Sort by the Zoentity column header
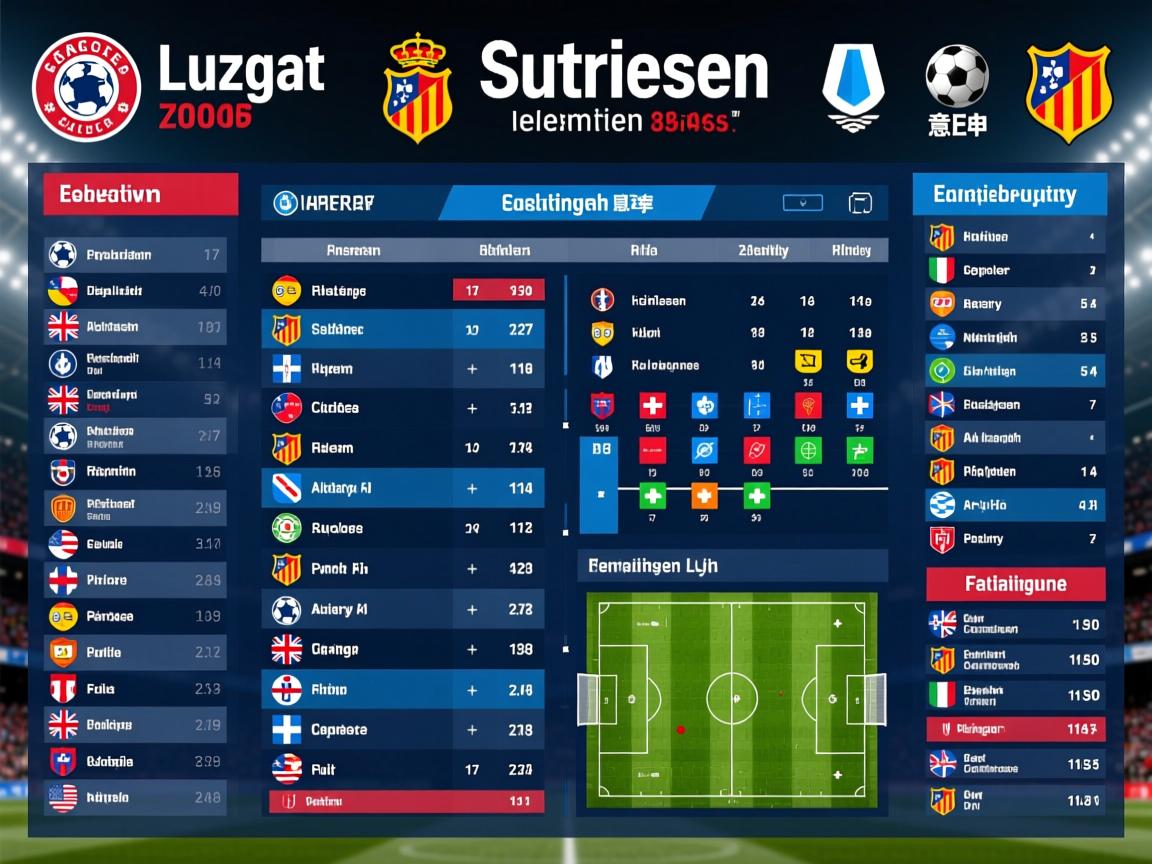 click(x=763, y=251)
